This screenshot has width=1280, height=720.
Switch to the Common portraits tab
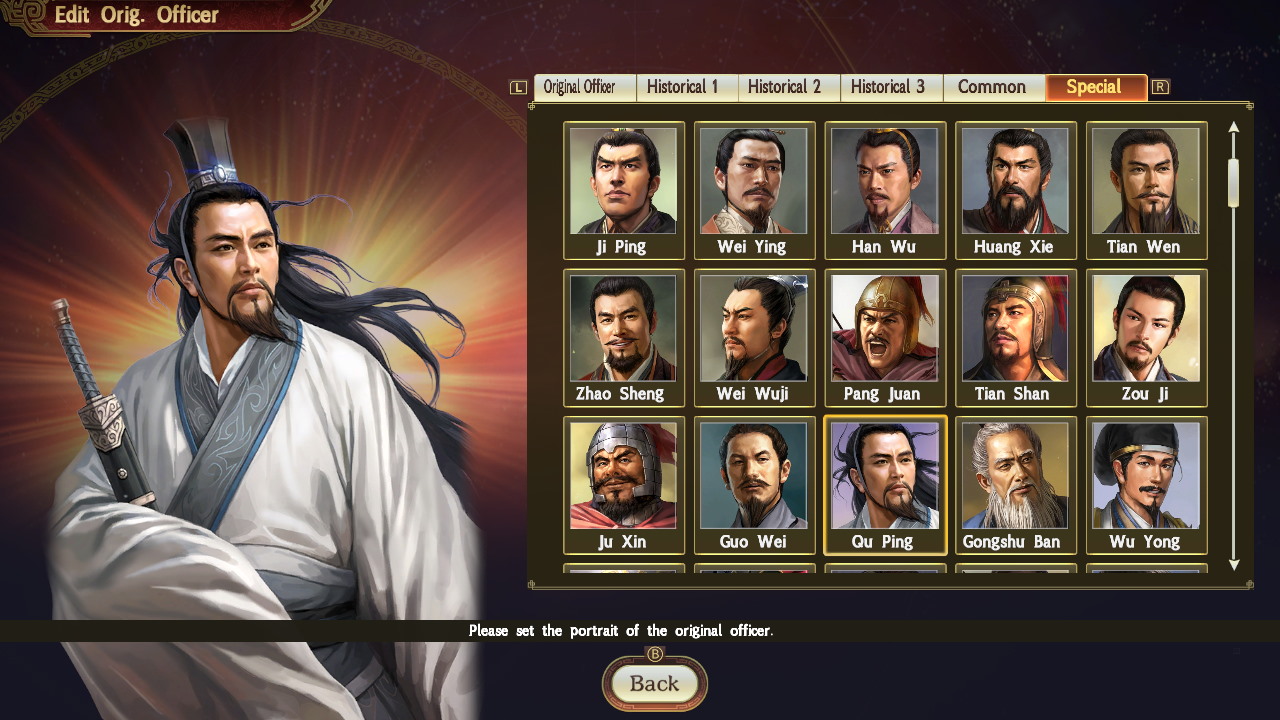(x=993, y=87)
